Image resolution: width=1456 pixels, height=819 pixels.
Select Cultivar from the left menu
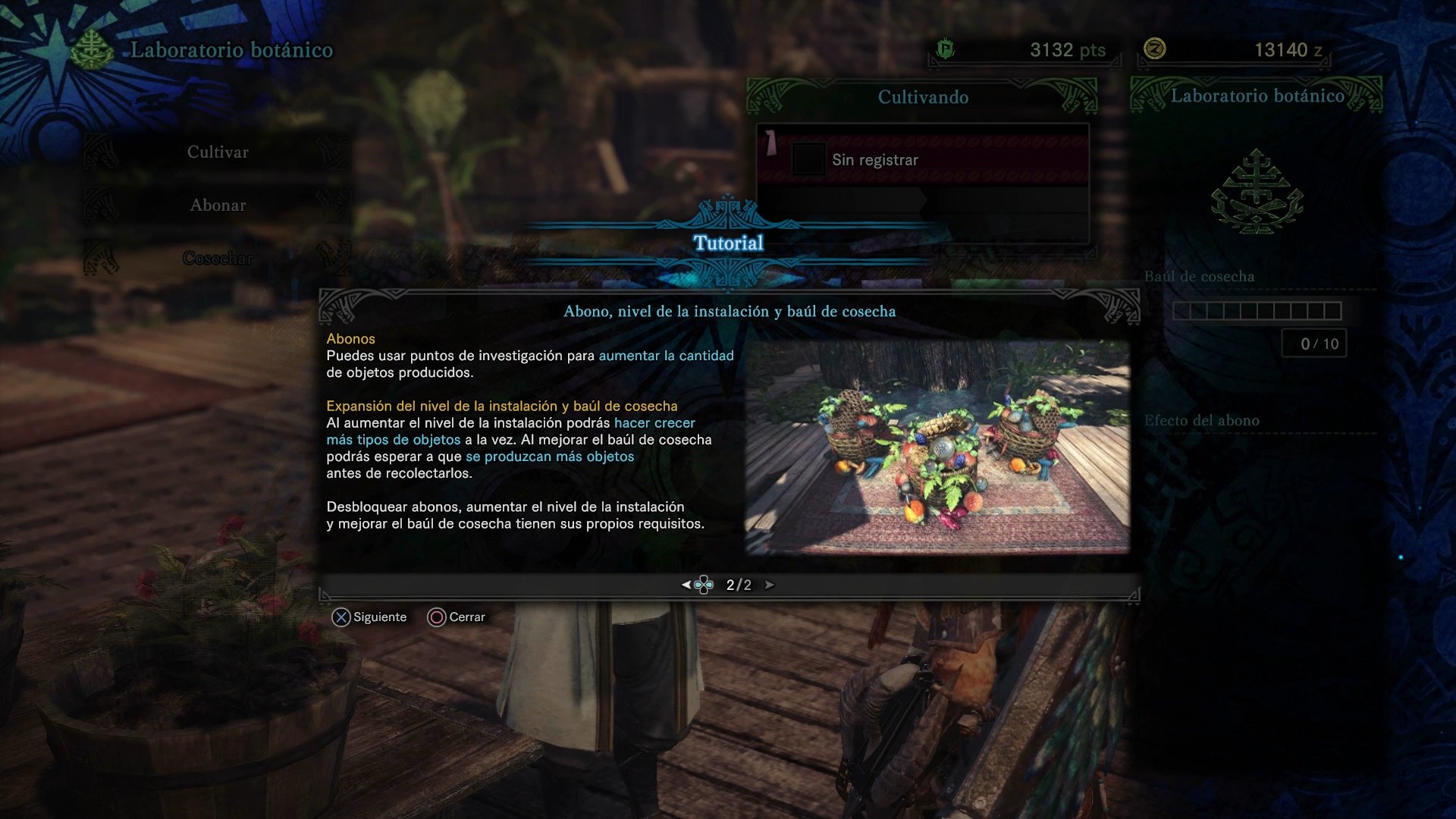(x=218, y=152)
